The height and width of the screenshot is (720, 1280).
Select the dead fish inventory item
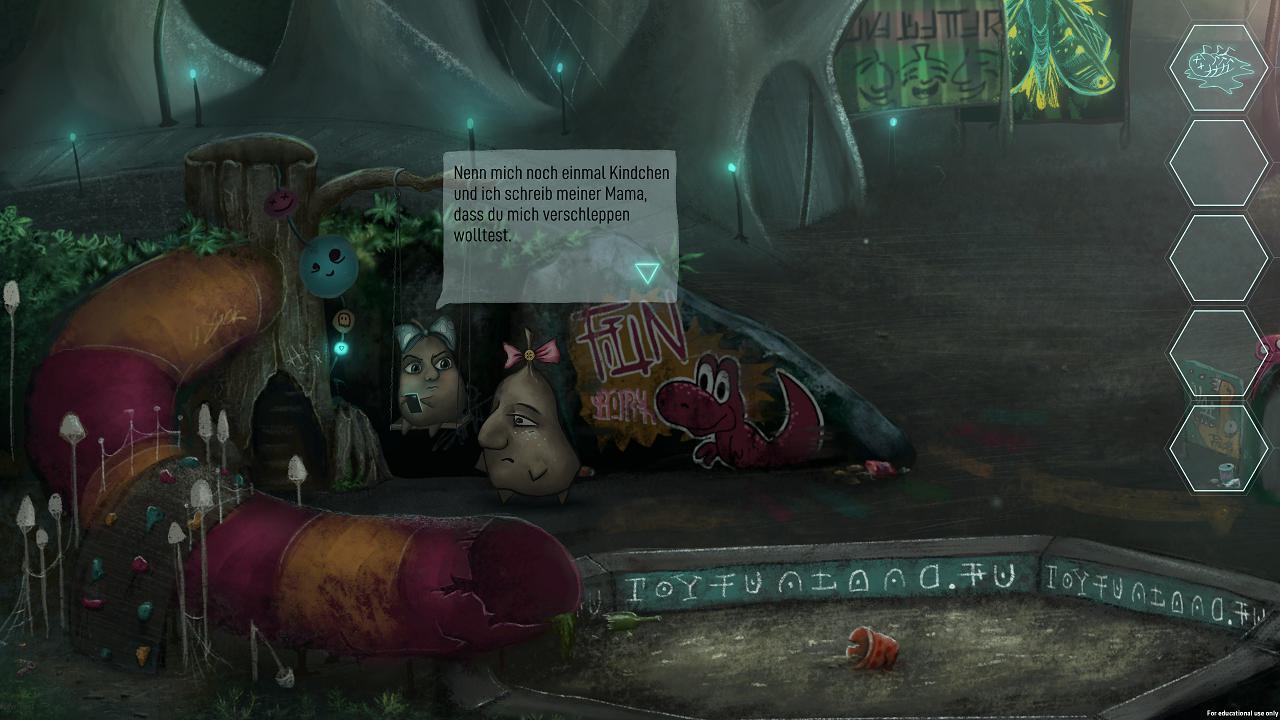(1218, 67)
